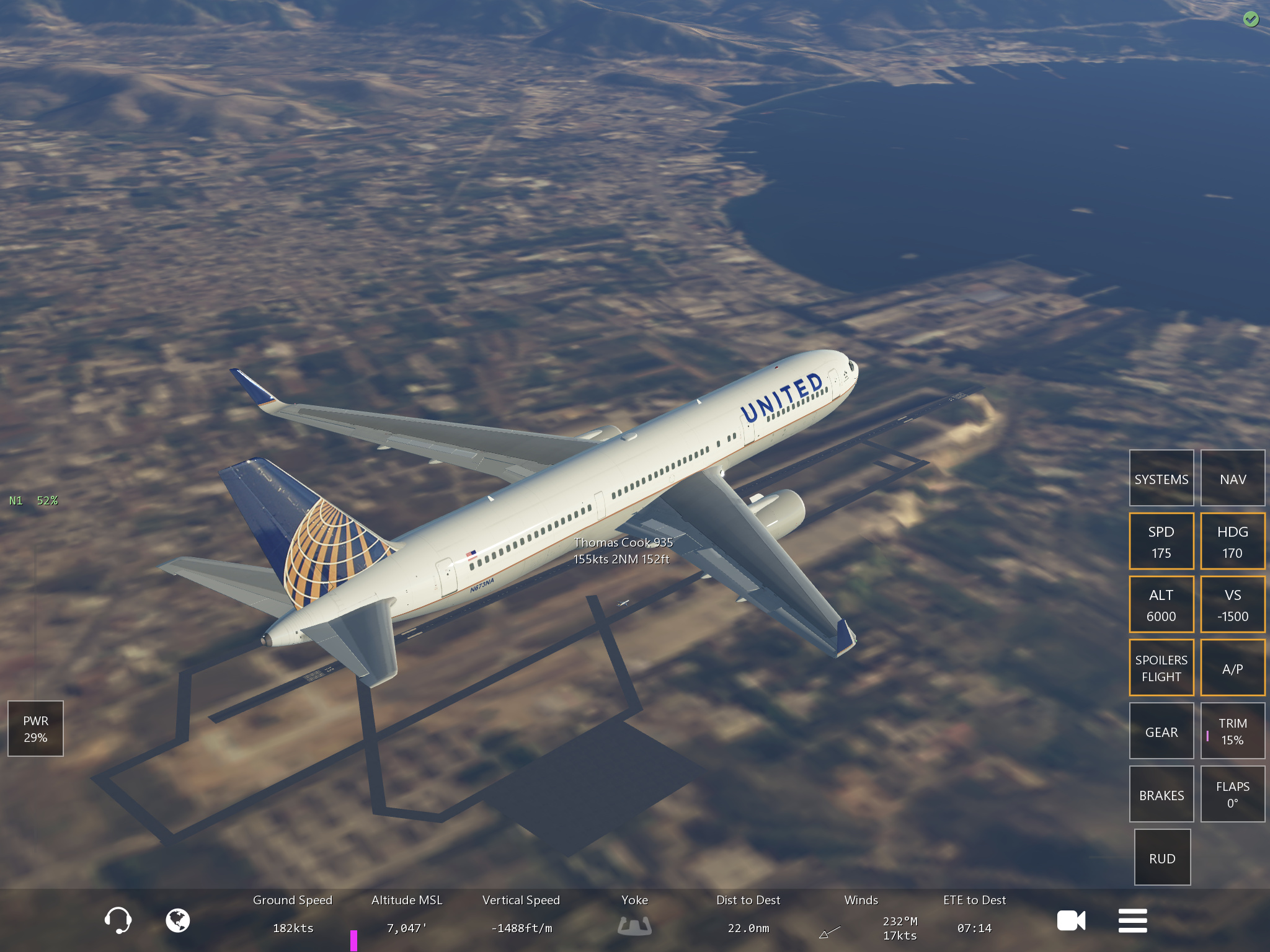The width and height of the screenshot is (1270, 952).
Task: Open the NAV panel
Action: coord(1232,478)
